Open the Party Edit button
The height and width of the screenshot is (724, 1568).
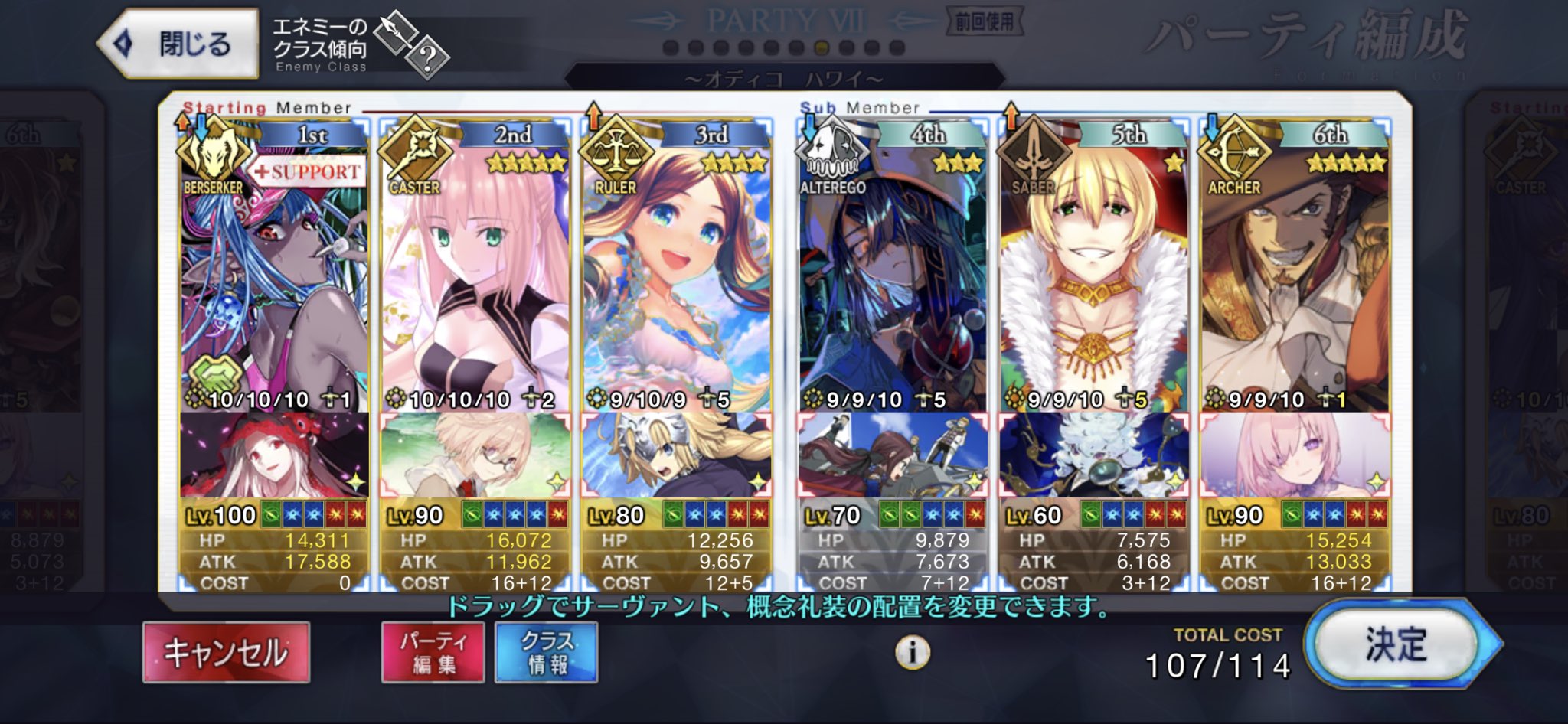point(433,652)
